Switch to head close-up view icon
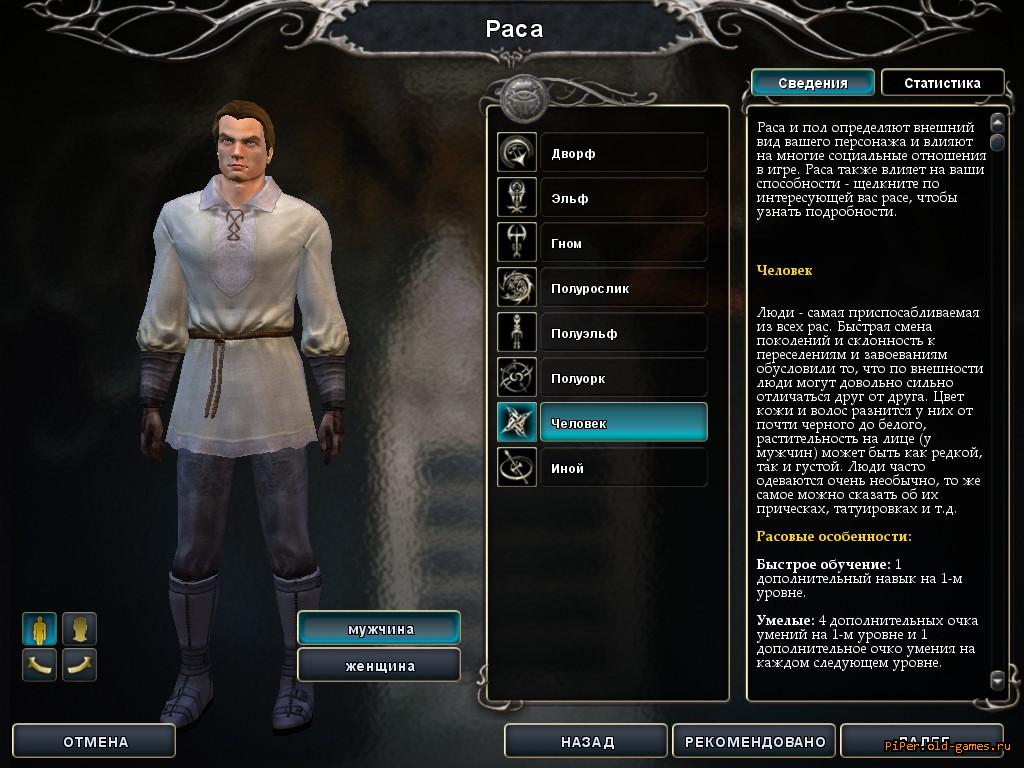This screenshot has width=1024, height=768. tap(79, 629)
